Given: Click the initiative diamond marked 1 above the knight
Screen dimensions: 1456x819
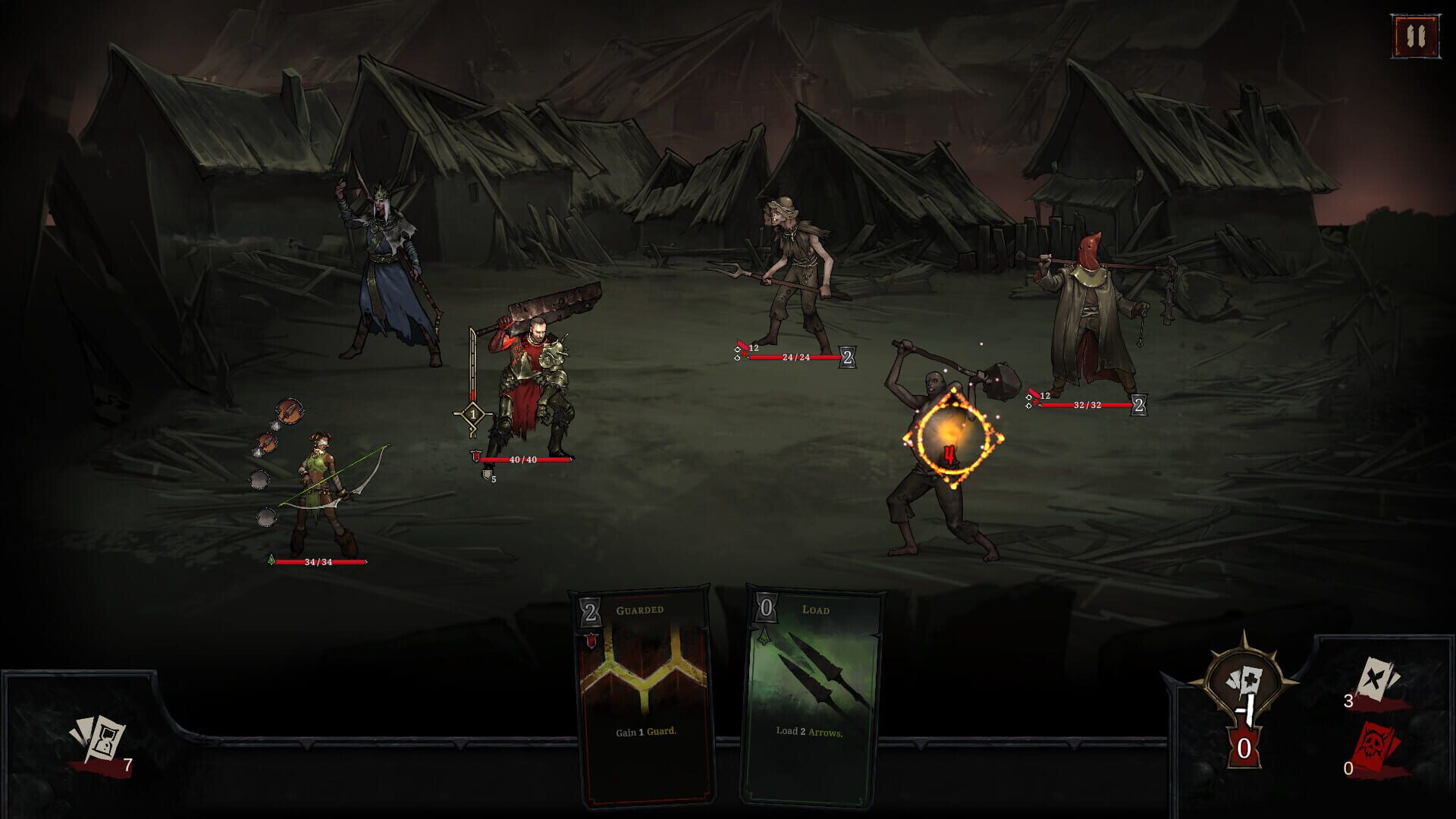Looking at the screenshot, I should 472,414.
